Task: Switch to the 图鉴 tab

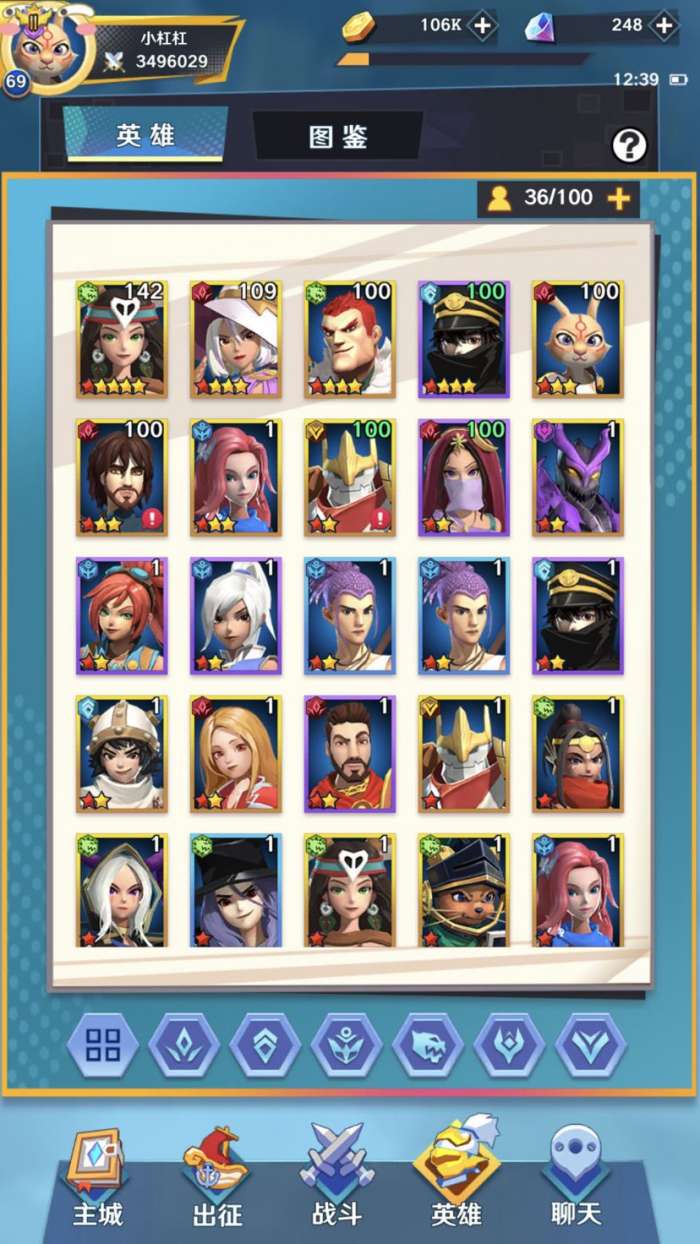Action: point(338,136)
